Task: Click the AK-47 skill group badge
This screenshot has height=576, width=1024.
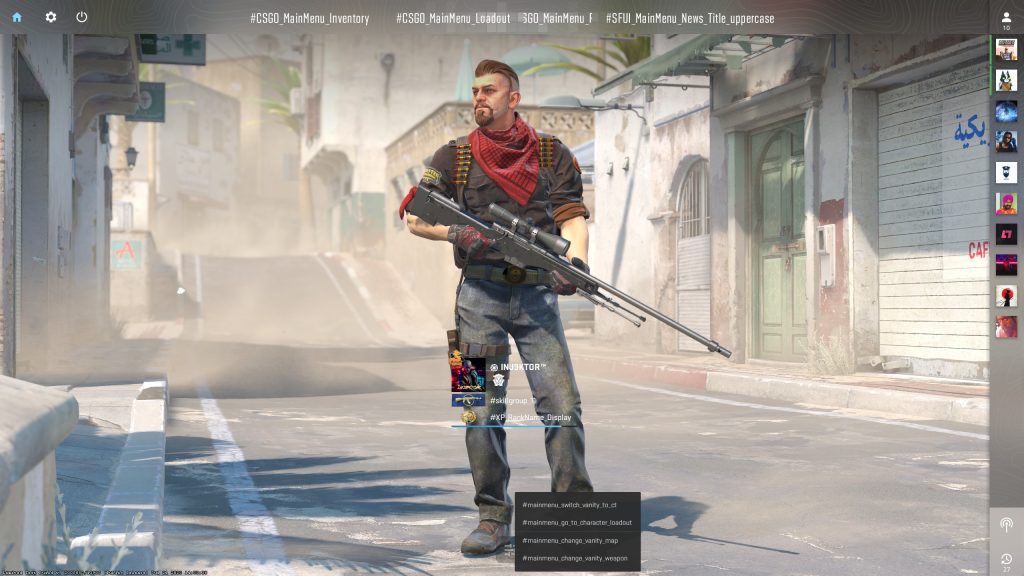Action: tap(468, 400)
